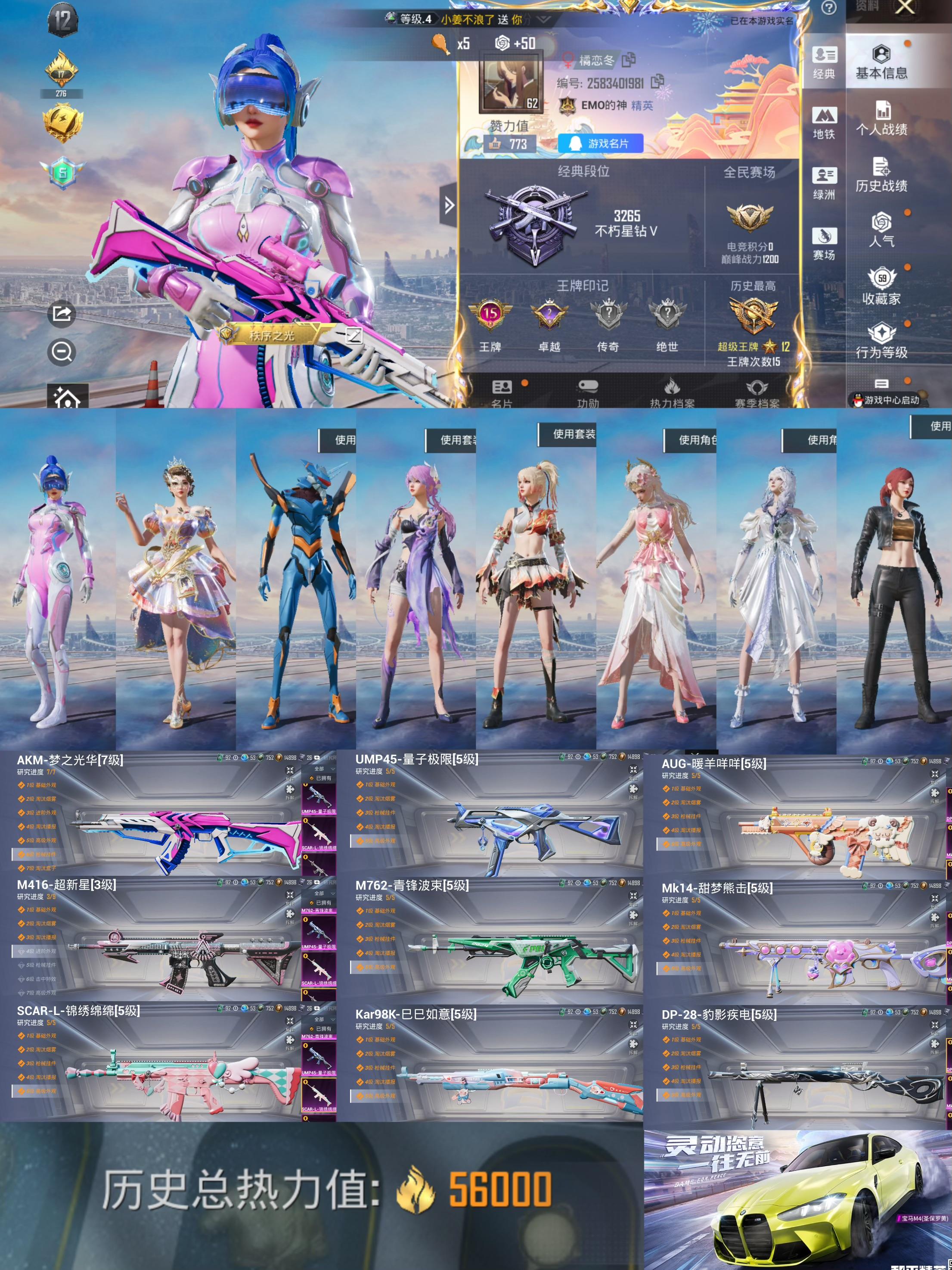952x1270 pixels.
Task: Click the magnifier zoom-out icon
Action: pos(62,352)
